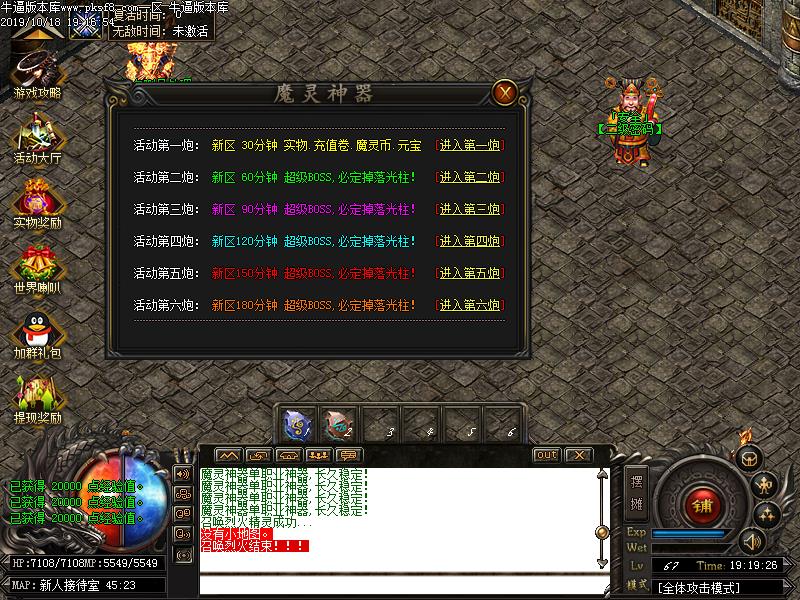Enter the sixth event via 进入第六炮
Viewport: 800px width, 600px height.
pos(469,305)
